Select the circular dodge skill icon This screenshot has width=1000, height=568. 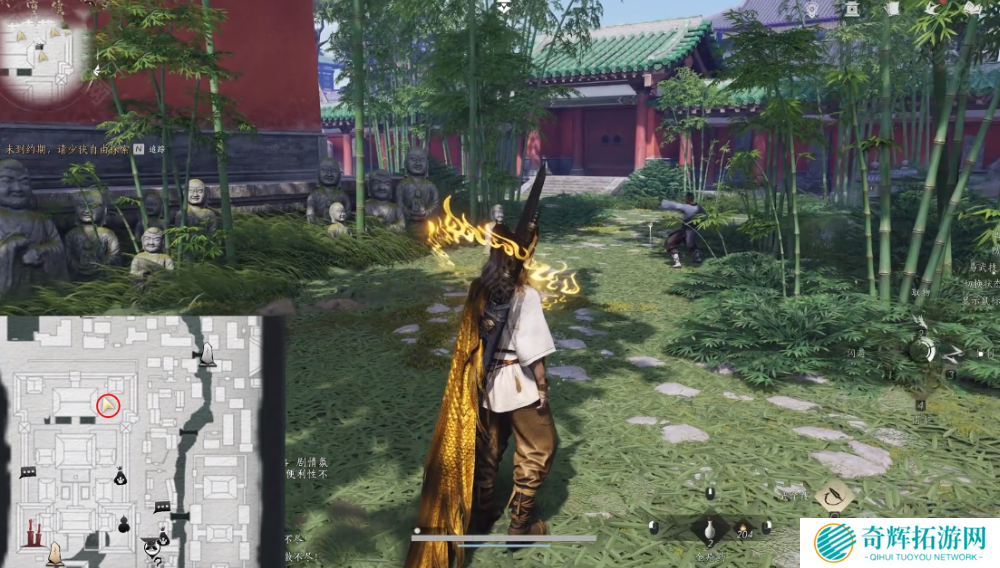(x=922, y=349)
